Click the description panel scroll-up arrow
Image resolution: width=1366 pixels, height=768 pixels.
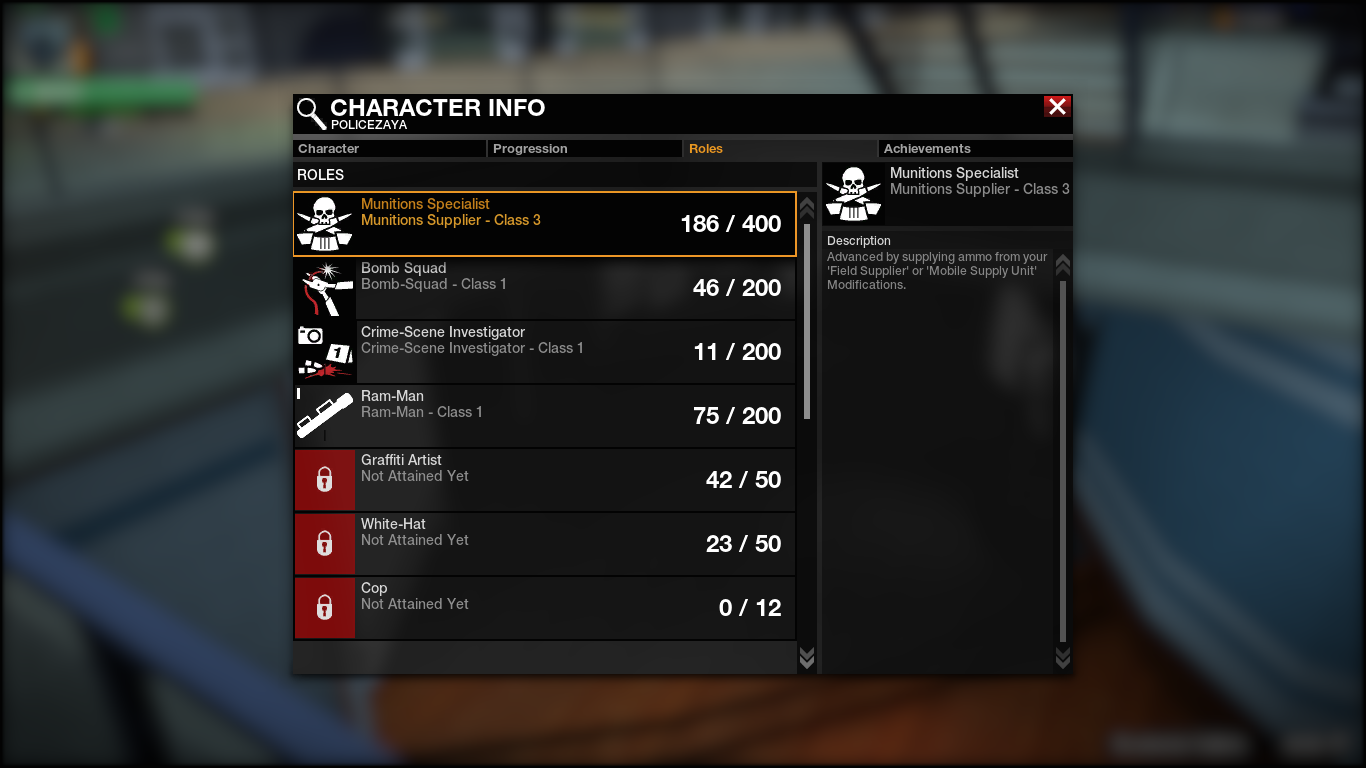[1063, 265]
